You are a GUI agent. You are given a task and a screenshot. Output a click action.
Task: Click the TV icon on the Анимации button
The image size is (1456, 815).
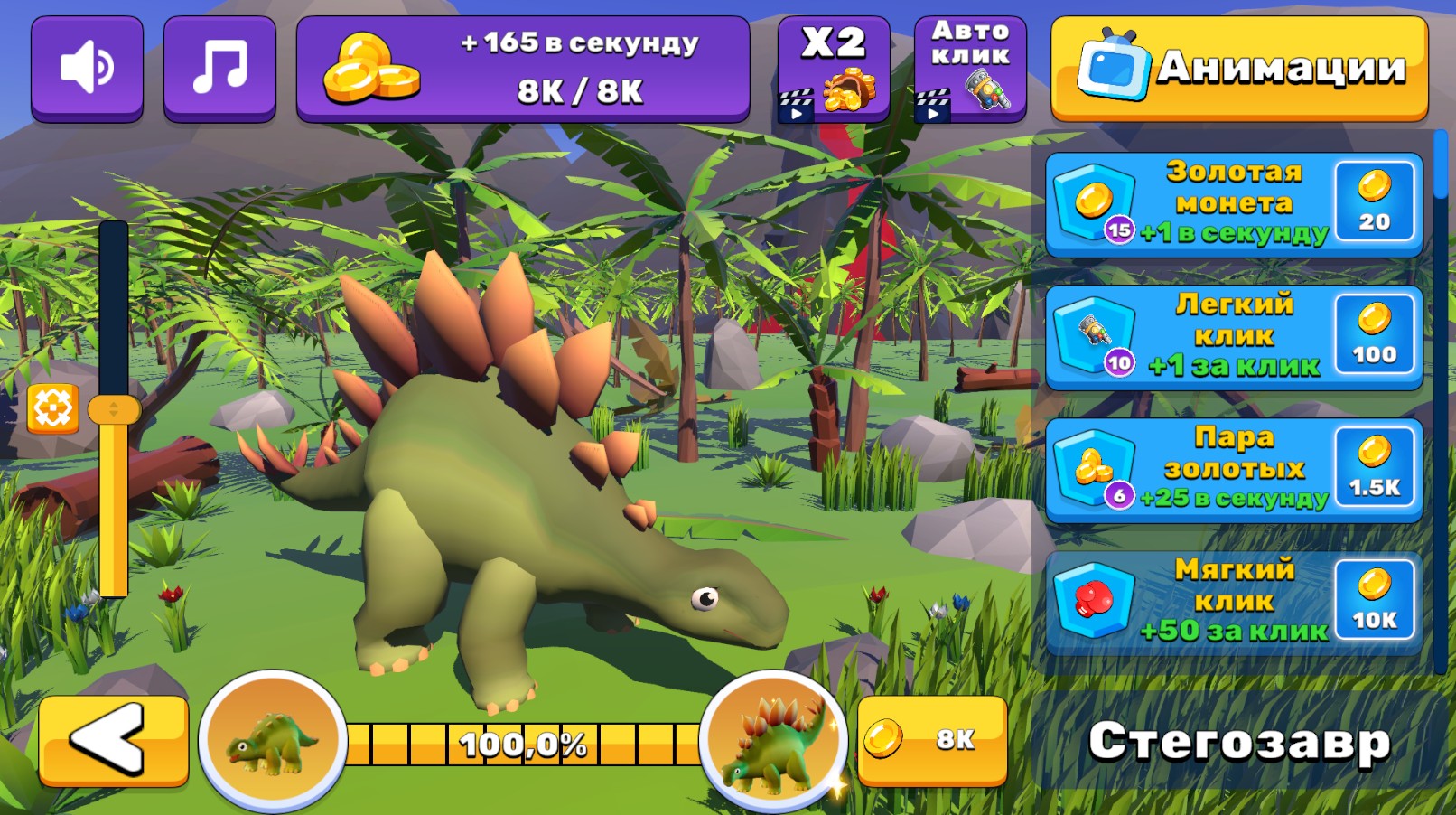coord(1115,65)
